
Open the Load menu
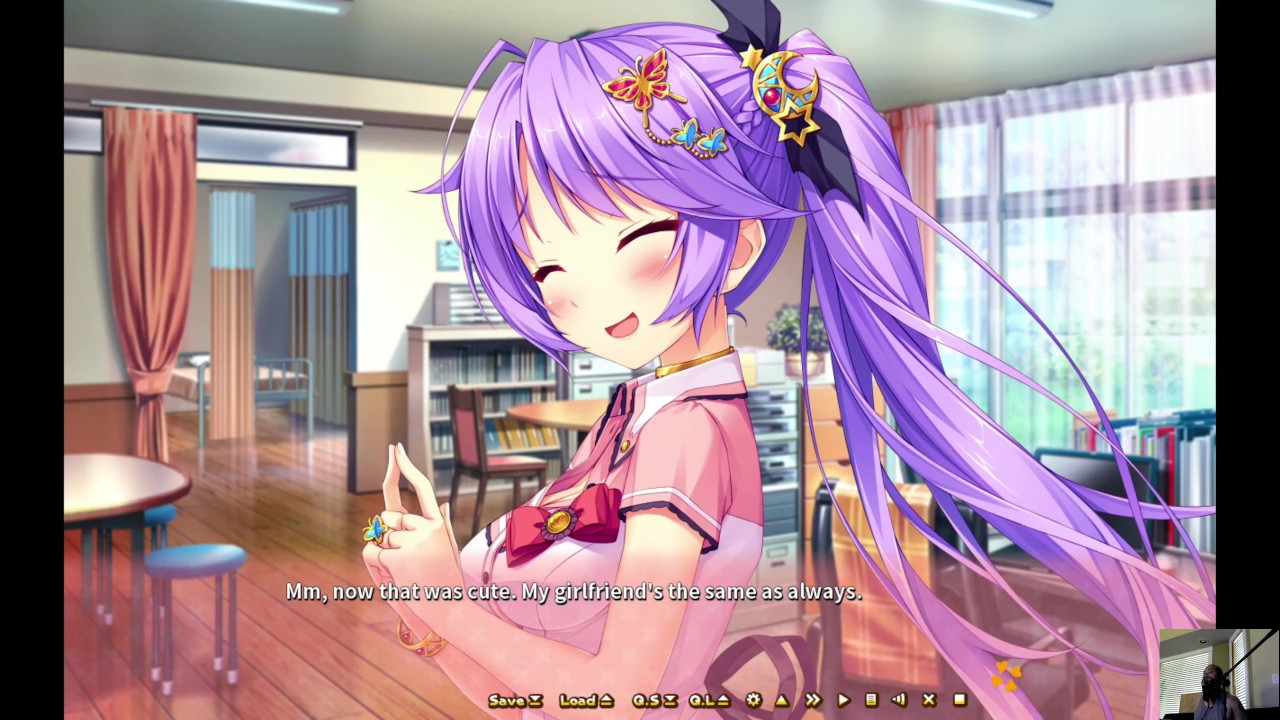[x=585, y=701]
